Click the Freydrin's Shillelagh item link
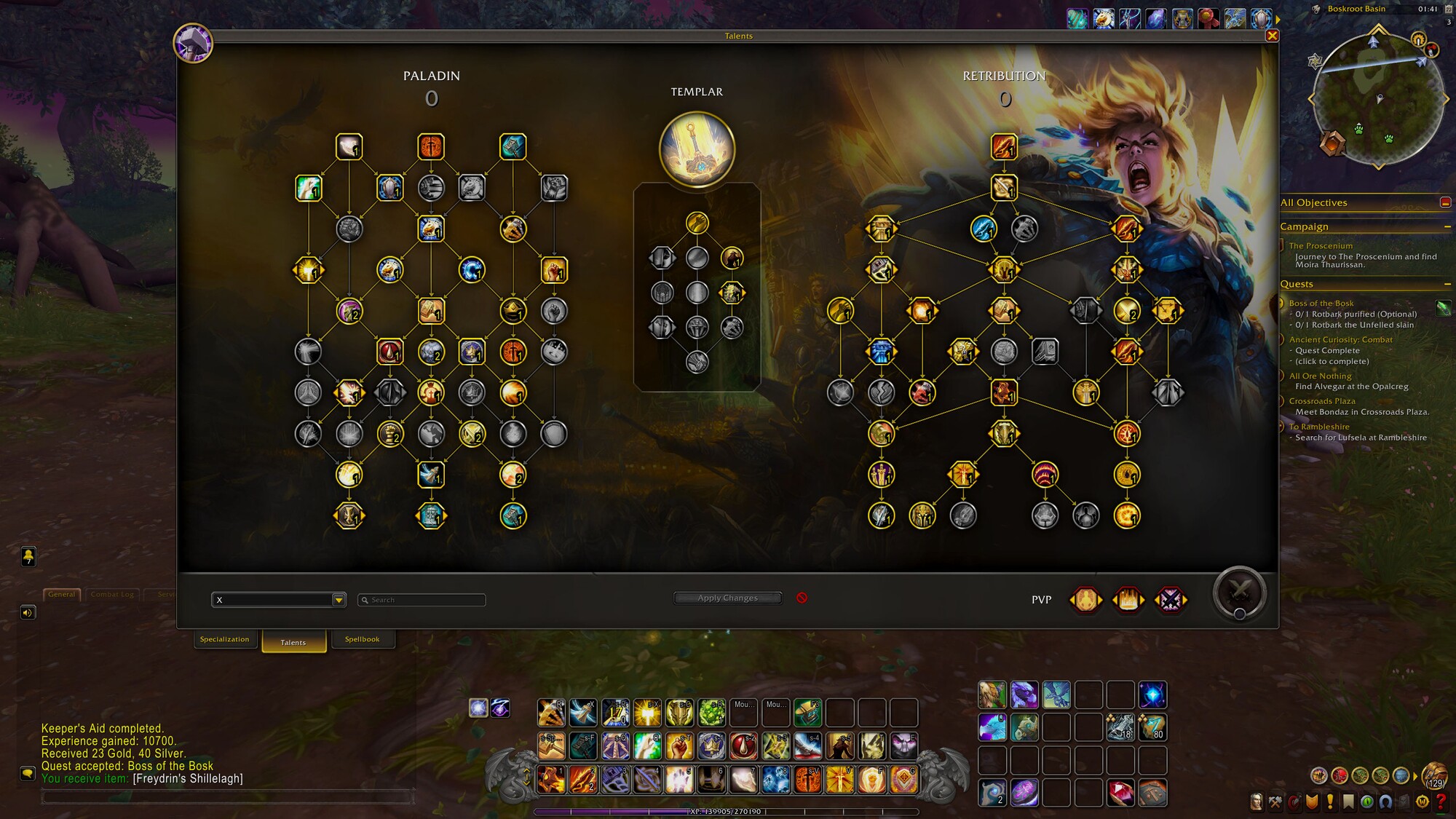Image resolution: width=1456 pixels, height=819 pixels. 188,778
